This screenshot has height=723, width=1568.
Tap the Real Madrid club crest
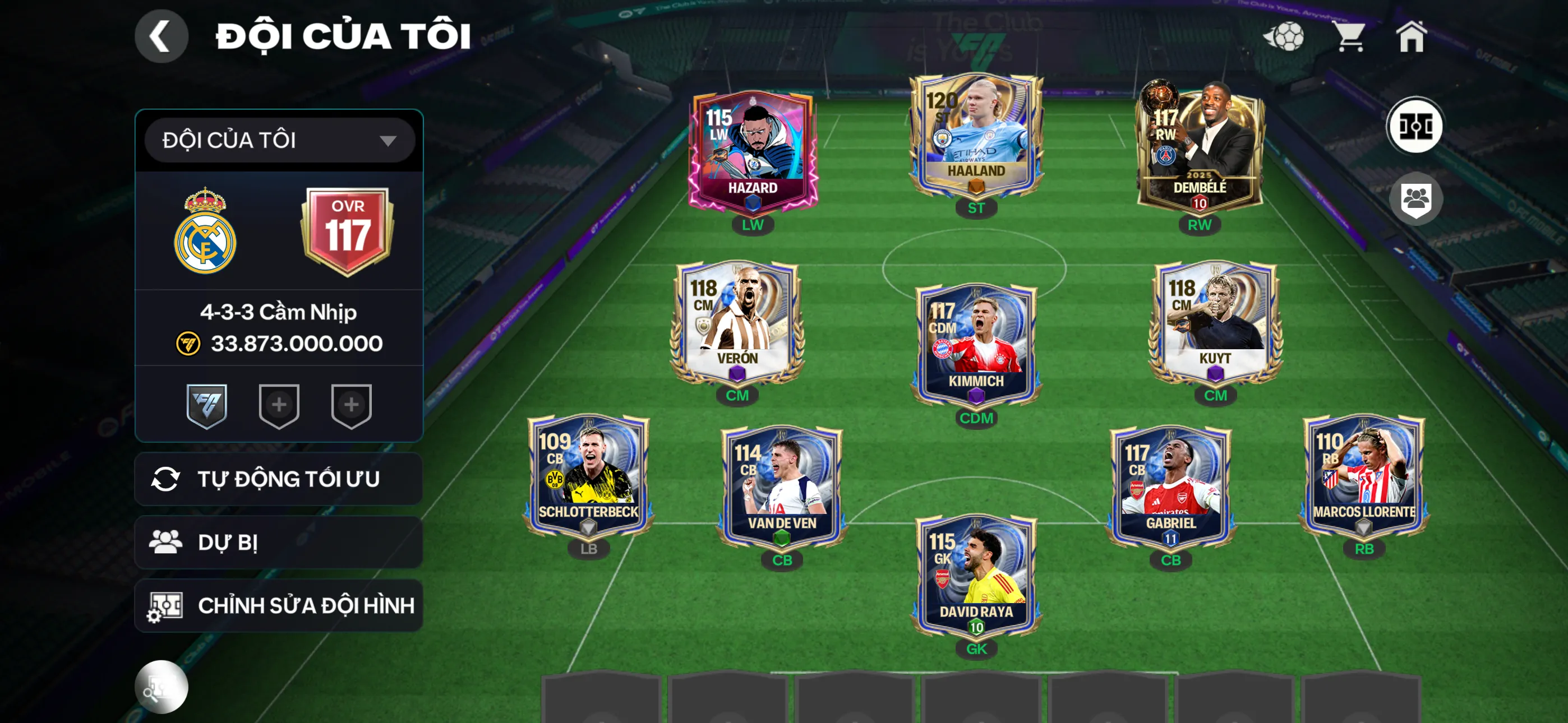pos(205,231)
